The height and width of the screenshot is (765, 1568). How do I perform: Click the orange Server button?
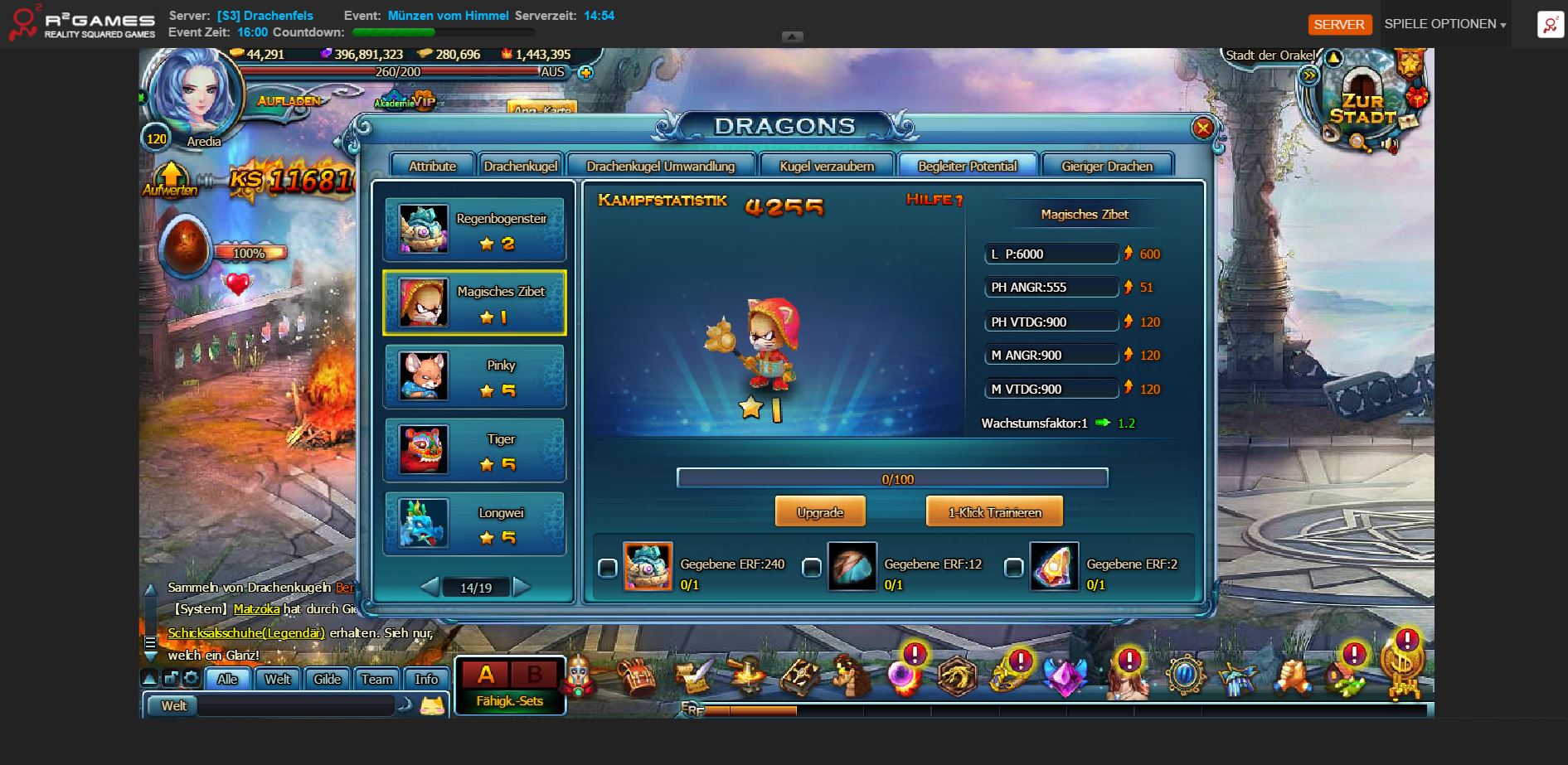click(x=1338, y=24)
